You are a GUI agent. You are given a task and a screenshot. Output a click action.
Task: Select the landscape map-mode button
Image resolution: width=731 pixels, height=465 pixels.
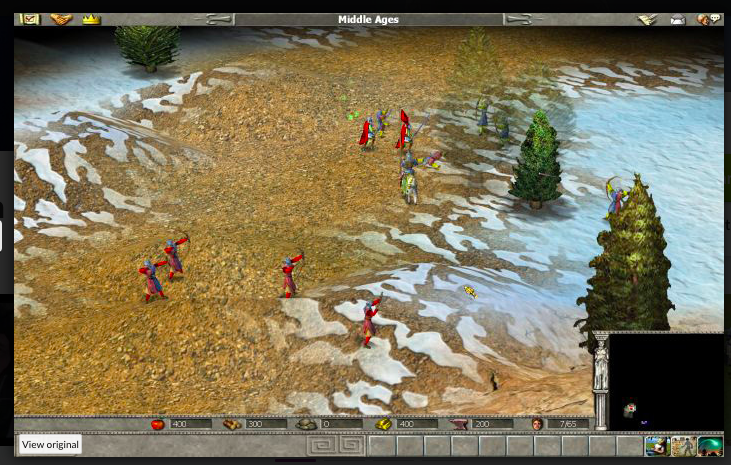click(x=657, y=446)
